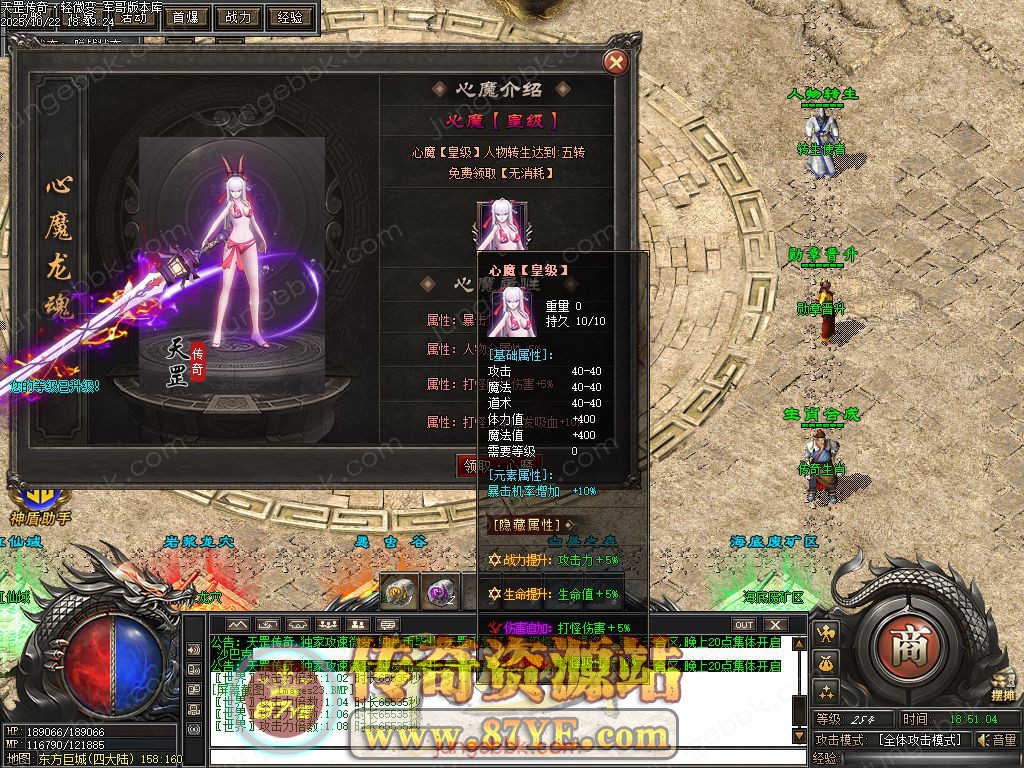Viewport: 1024px width, 768px height.
Task: Click the OUT button above chat
Action: 743,625
